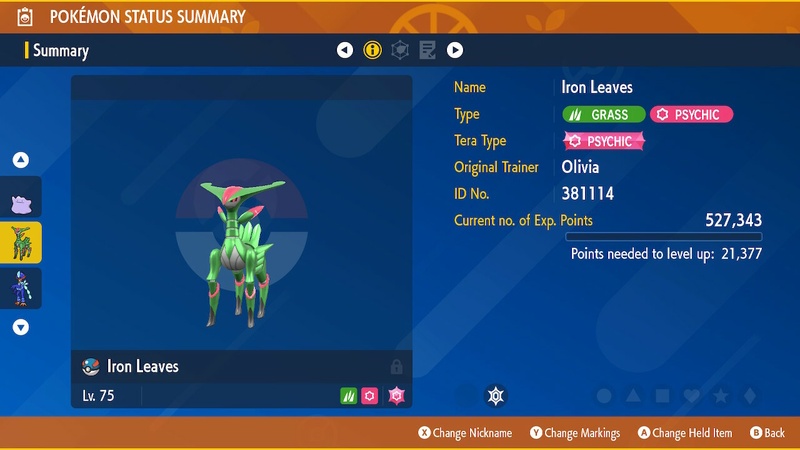800x450 pixels.
Task: Toggle the heart marking
Action: tap(690, 396)
